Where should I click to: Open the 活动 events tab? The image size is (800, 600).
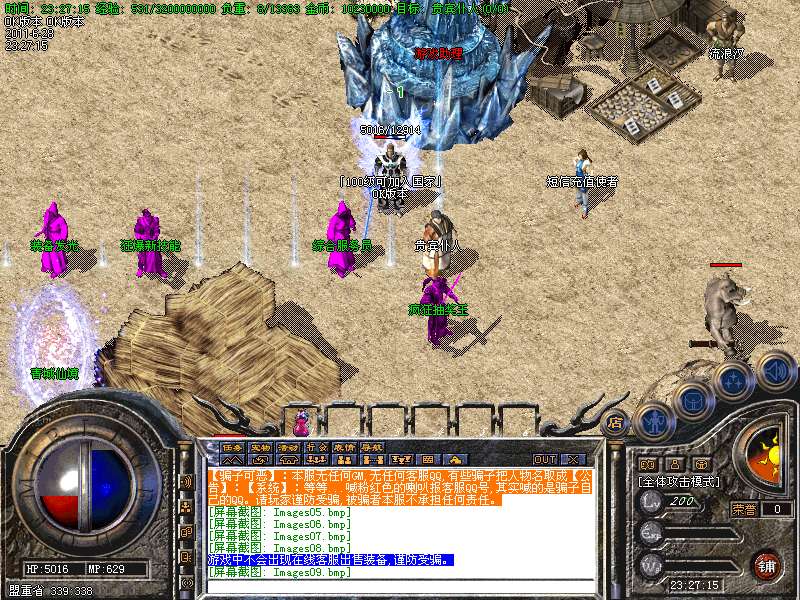(289, 447)
